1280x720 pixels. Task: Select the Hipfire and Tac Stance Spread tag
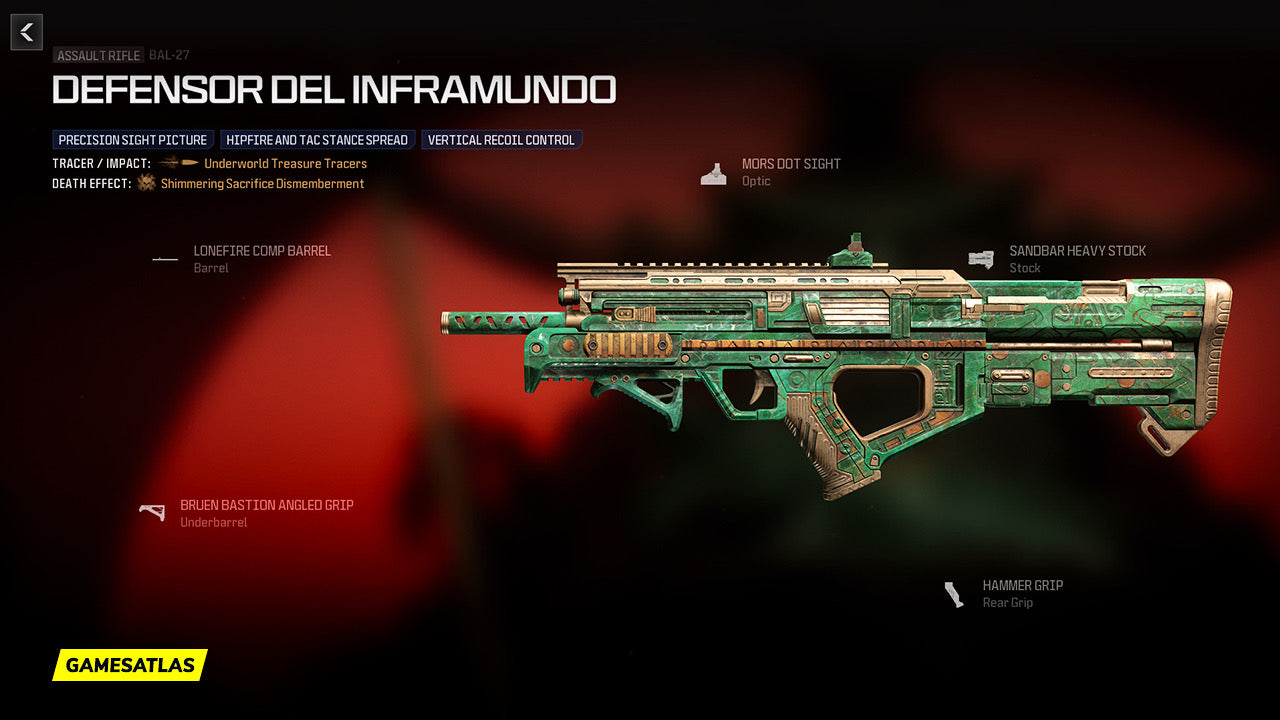(x=317, y=140)
